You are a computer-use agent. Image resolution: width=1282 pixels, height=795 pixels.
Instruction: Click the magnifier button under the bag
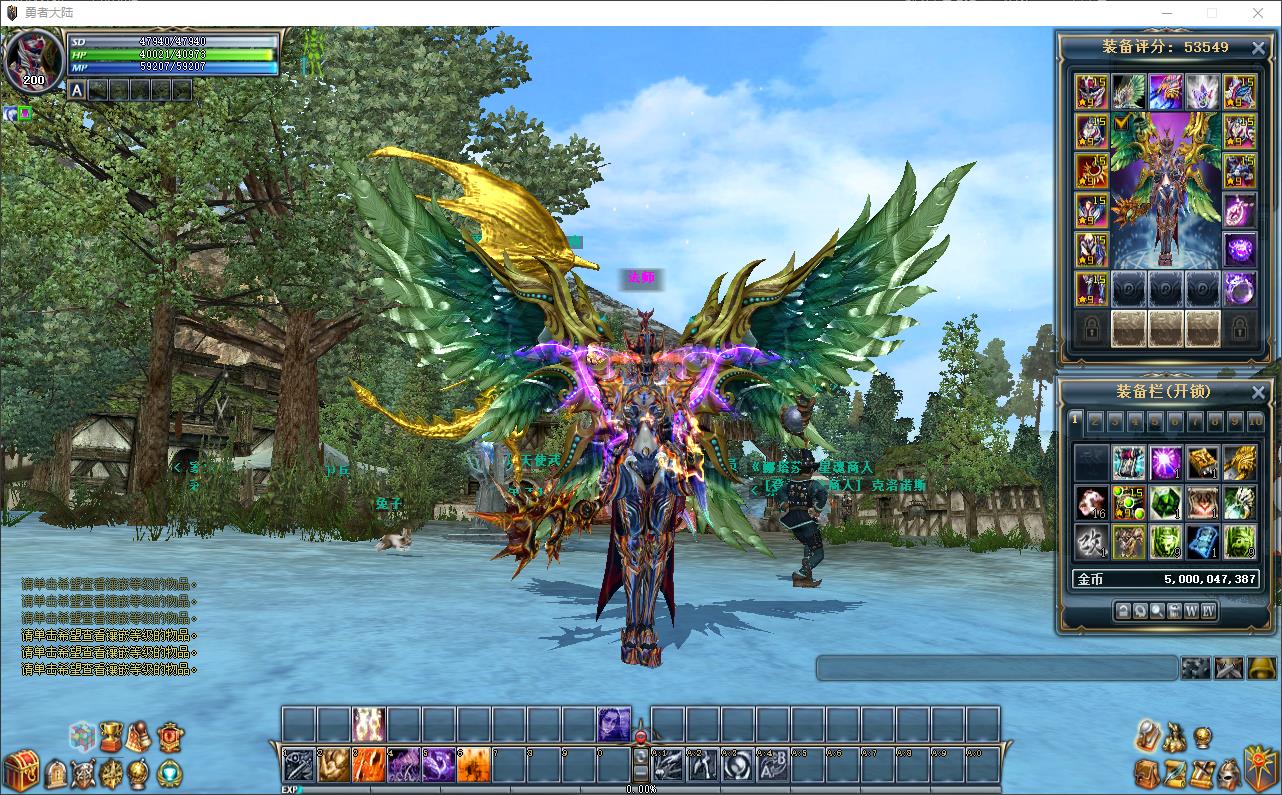point(1157,610)
